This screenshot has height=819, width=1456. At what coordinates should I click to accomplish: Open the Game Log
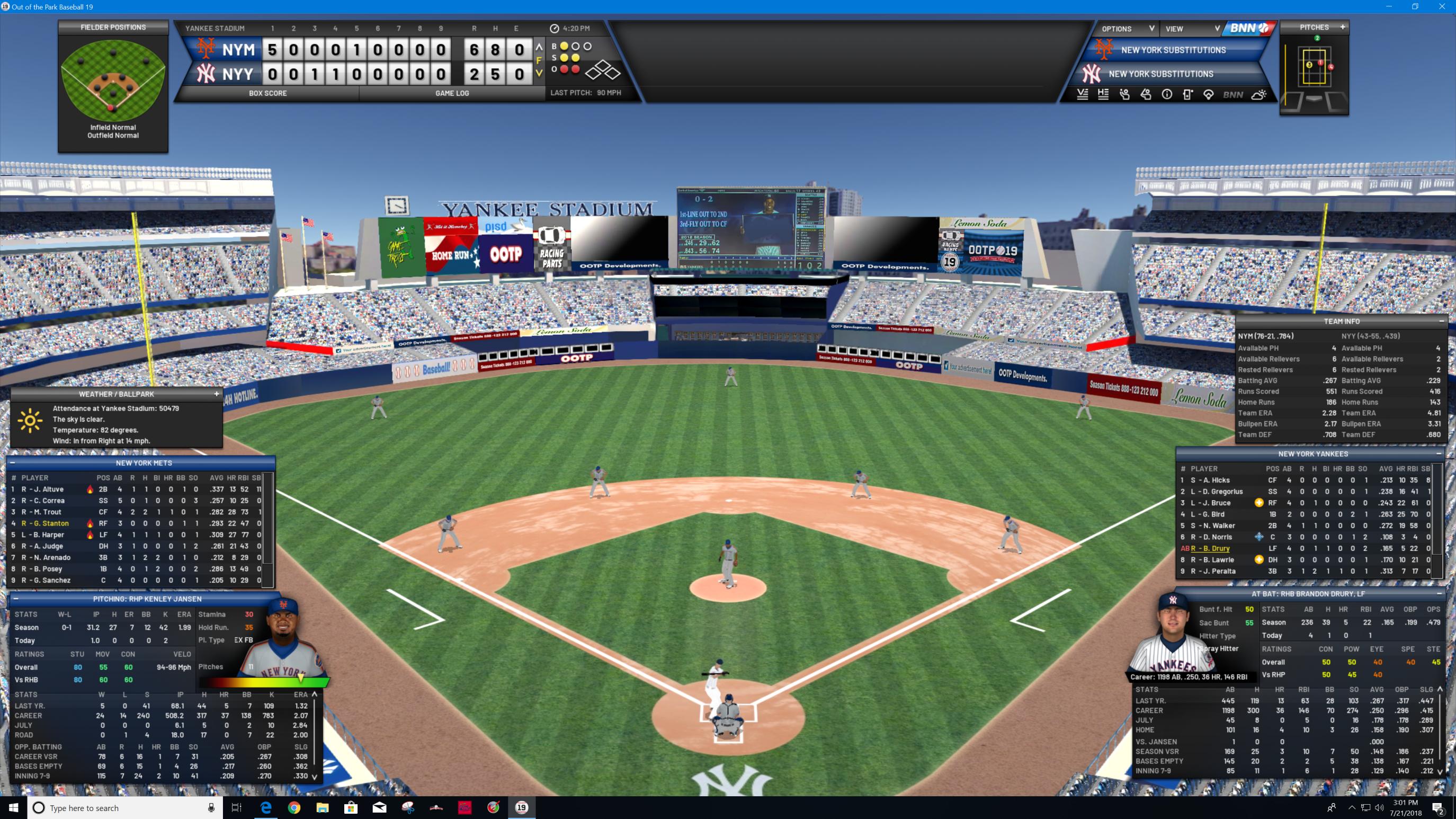pos(452,93)
